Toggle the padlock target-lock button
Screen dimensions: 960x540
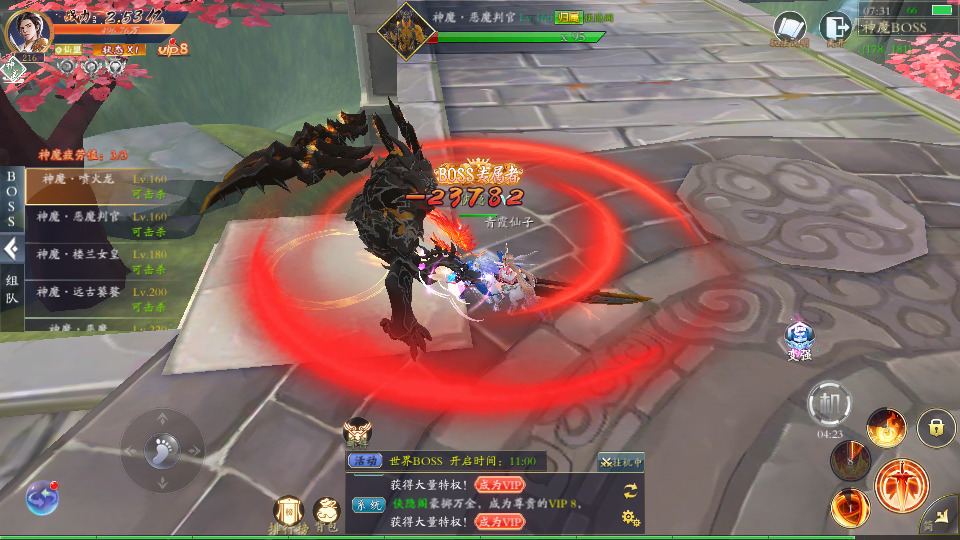point(936,428)
